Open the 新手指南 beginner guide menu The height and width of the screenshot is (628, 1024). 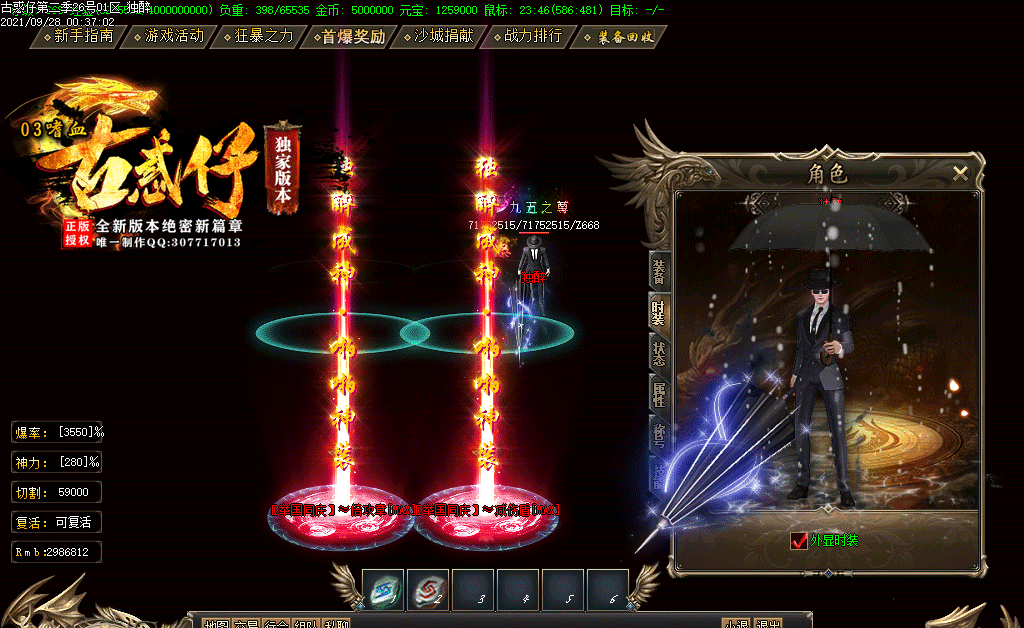pyautogui.click(x=83, y=37)
